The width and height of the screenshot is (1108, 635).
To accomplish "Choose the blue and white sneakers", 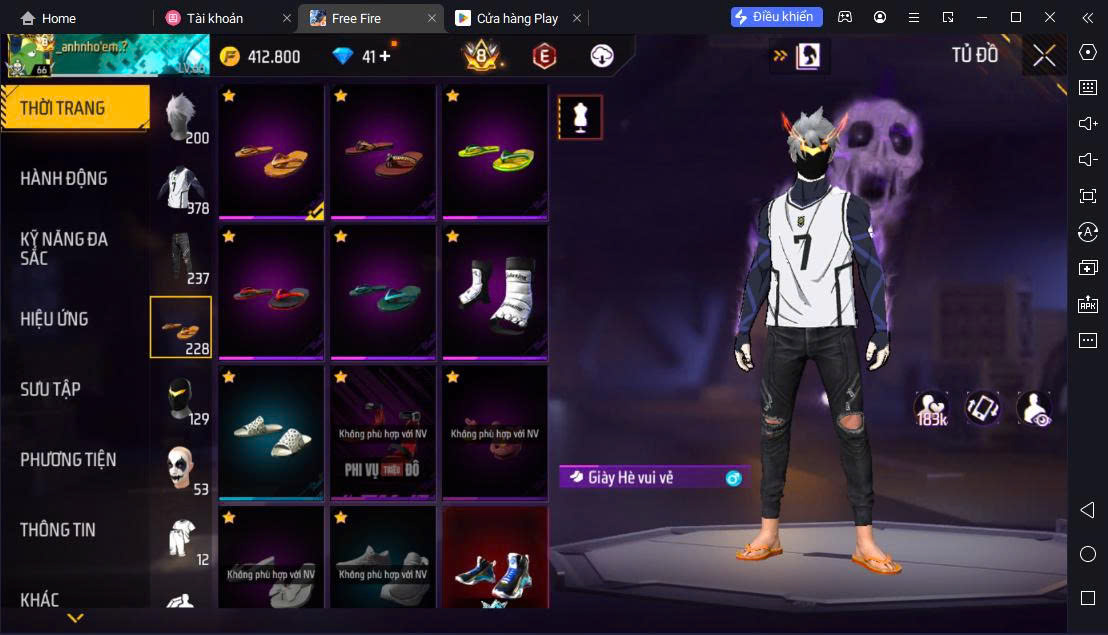I will pyautogui.click(x=495, y=570).
